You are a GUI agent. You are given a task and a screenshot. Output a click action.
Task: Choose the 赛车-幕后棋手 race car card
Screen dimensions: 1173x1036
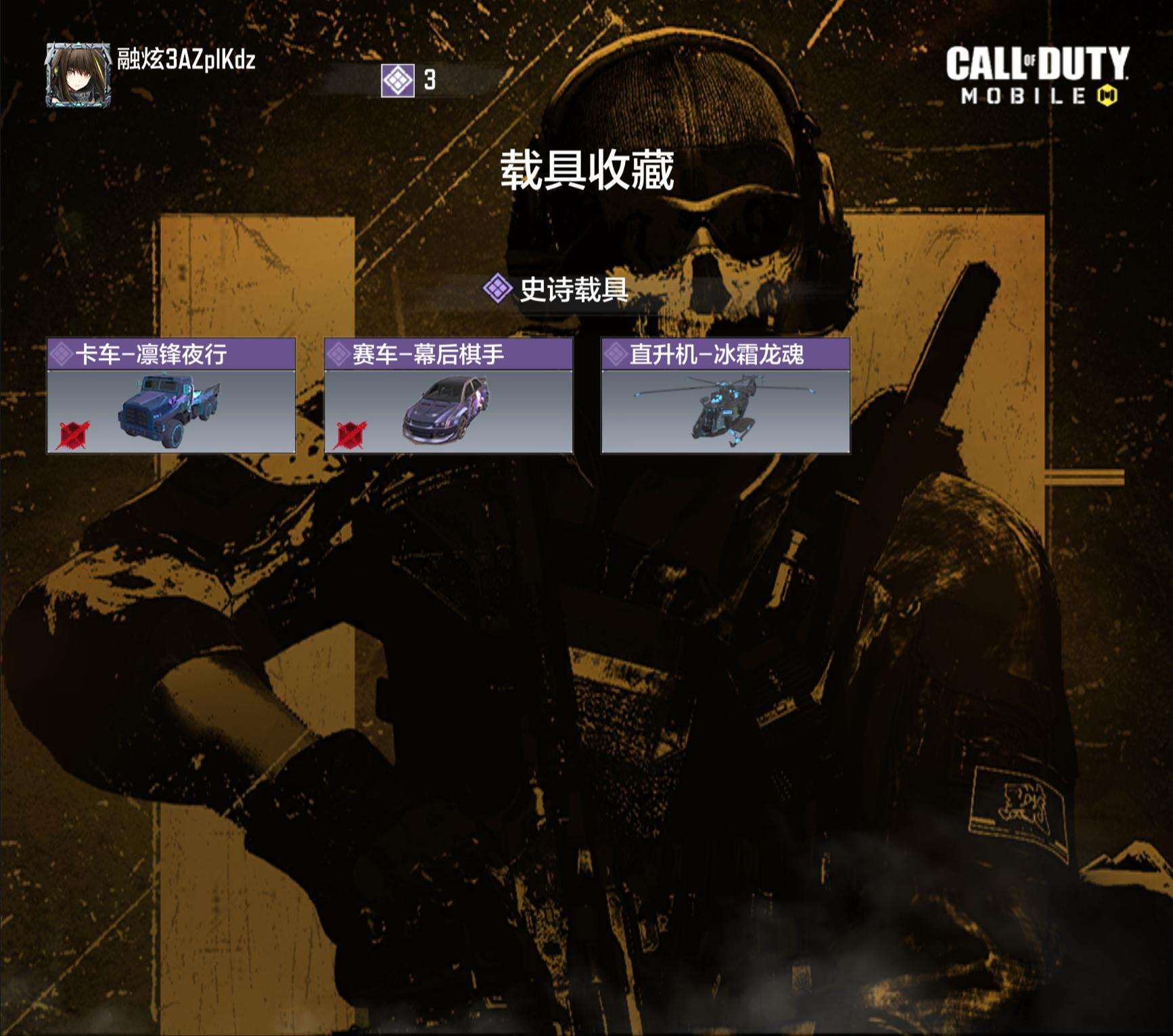(448, 396)
